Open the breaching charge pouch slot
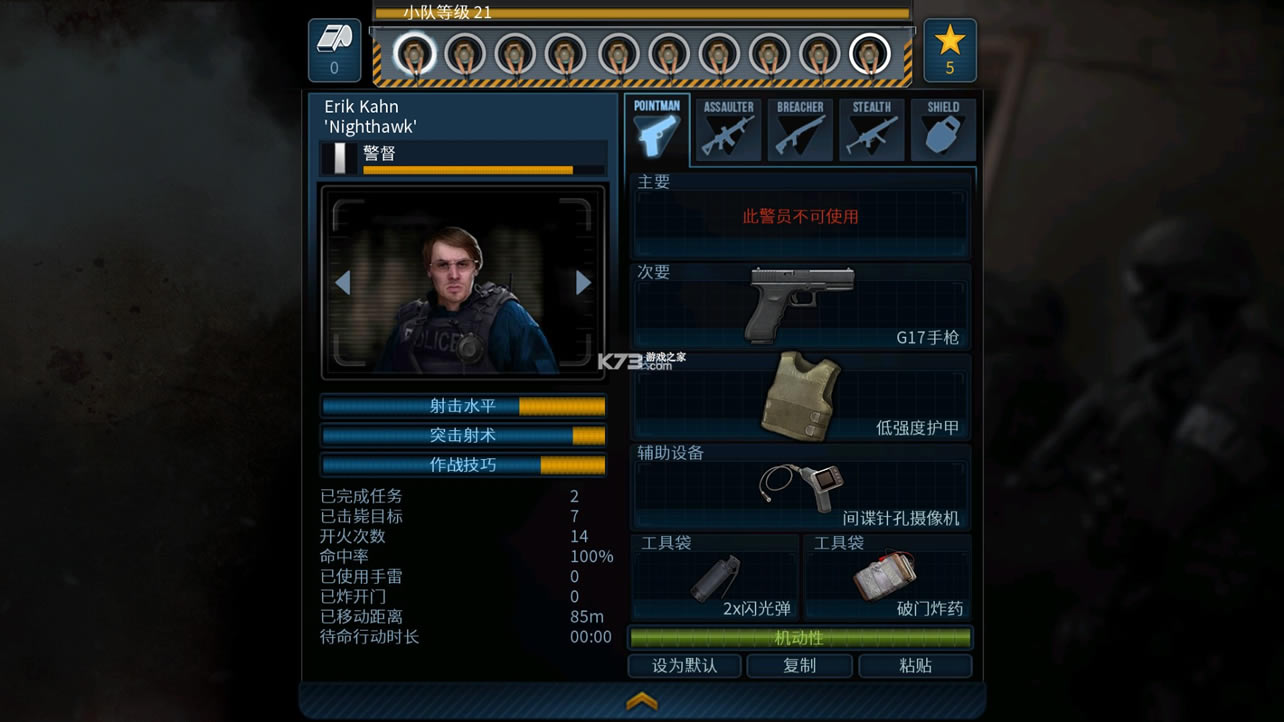This screenshot has height=722, width=1284. [887, 578]
